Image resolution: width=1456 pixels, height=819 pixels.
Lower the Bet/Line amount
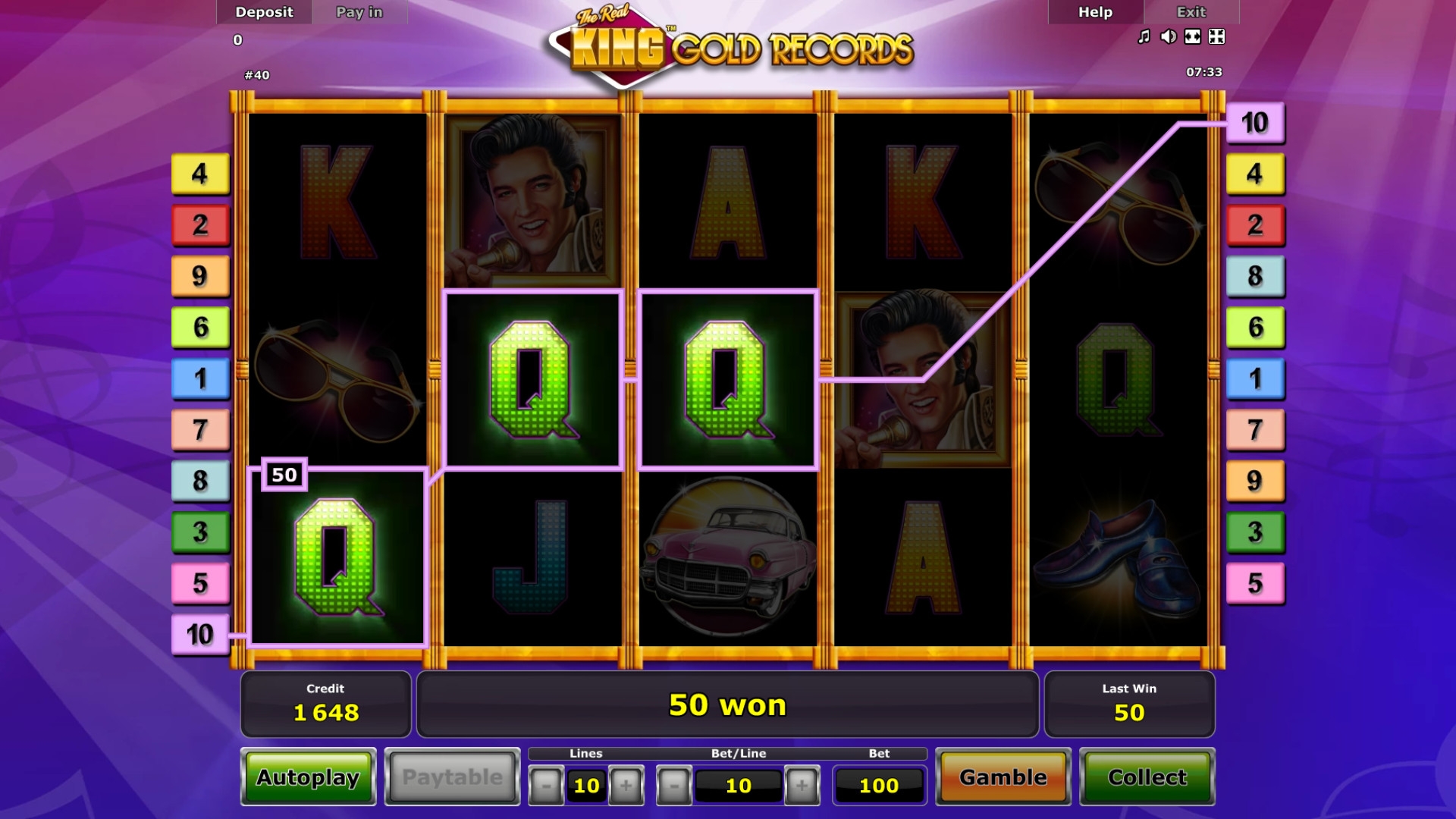click(673, 786)
